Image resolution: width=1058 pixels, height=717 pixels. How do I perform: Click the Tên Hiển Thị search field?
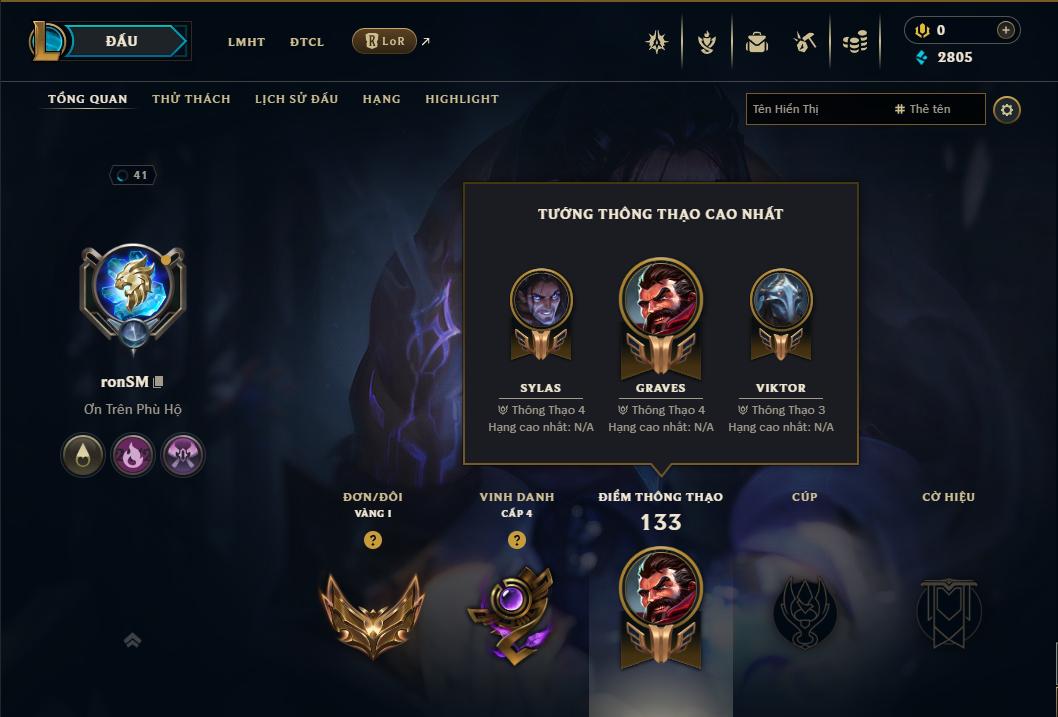(815, 109)
